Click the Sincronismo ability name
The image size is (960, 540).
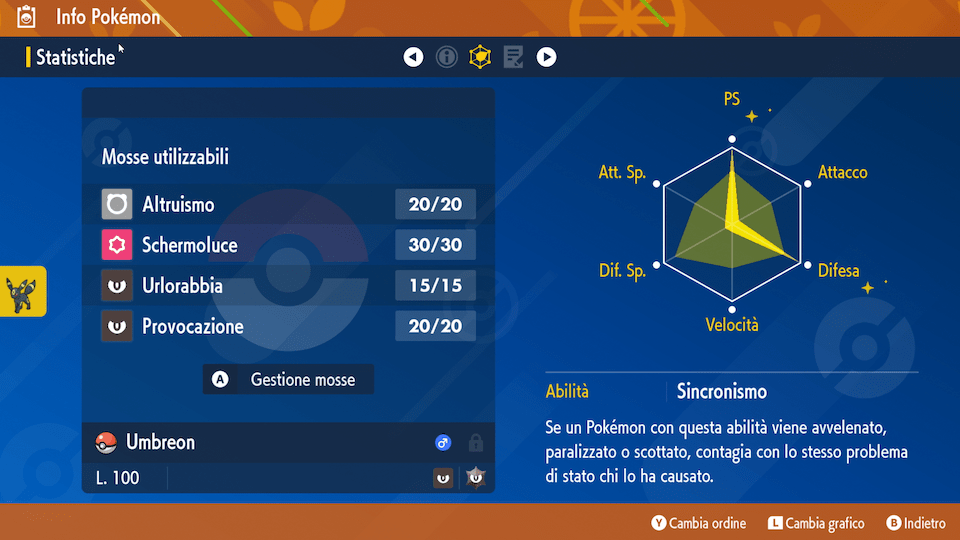[721, 391]
